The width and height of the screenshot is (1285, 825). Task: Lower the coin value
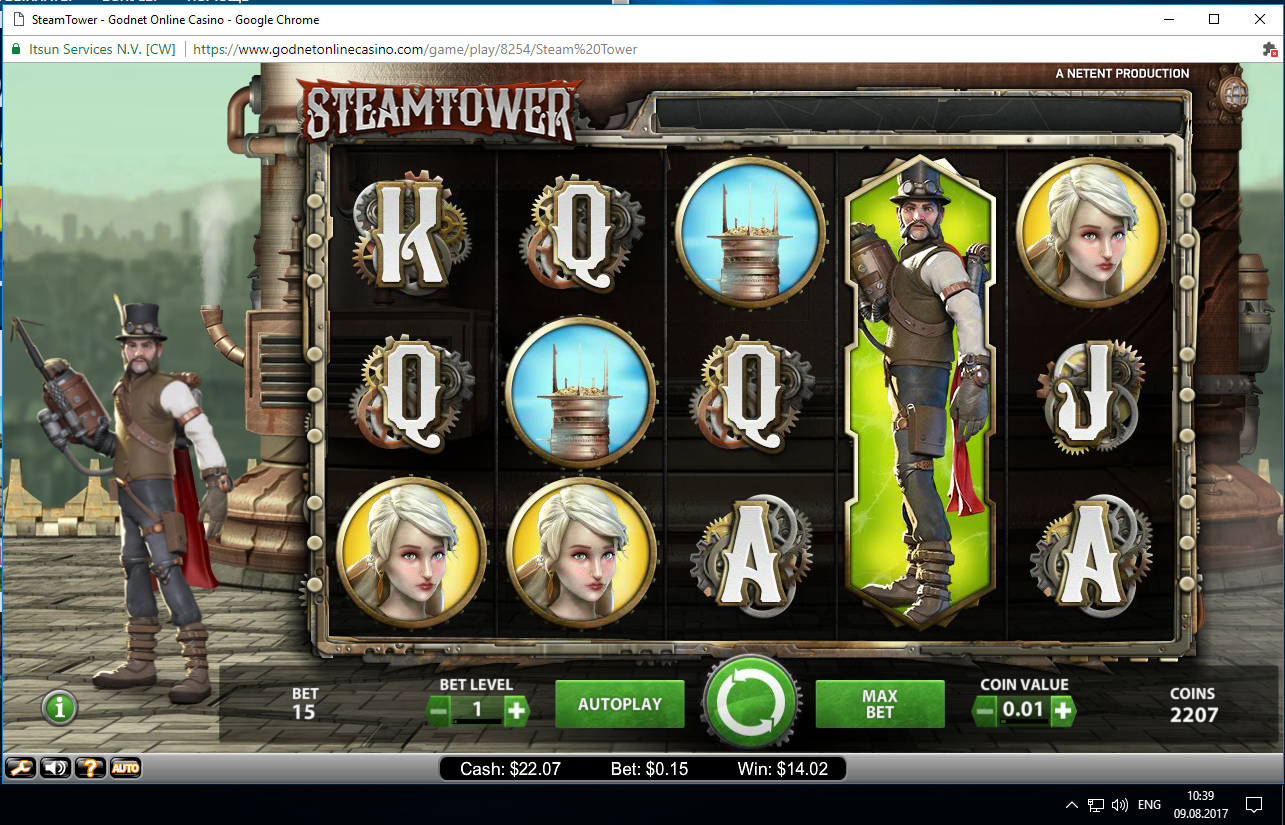point(985,711)
